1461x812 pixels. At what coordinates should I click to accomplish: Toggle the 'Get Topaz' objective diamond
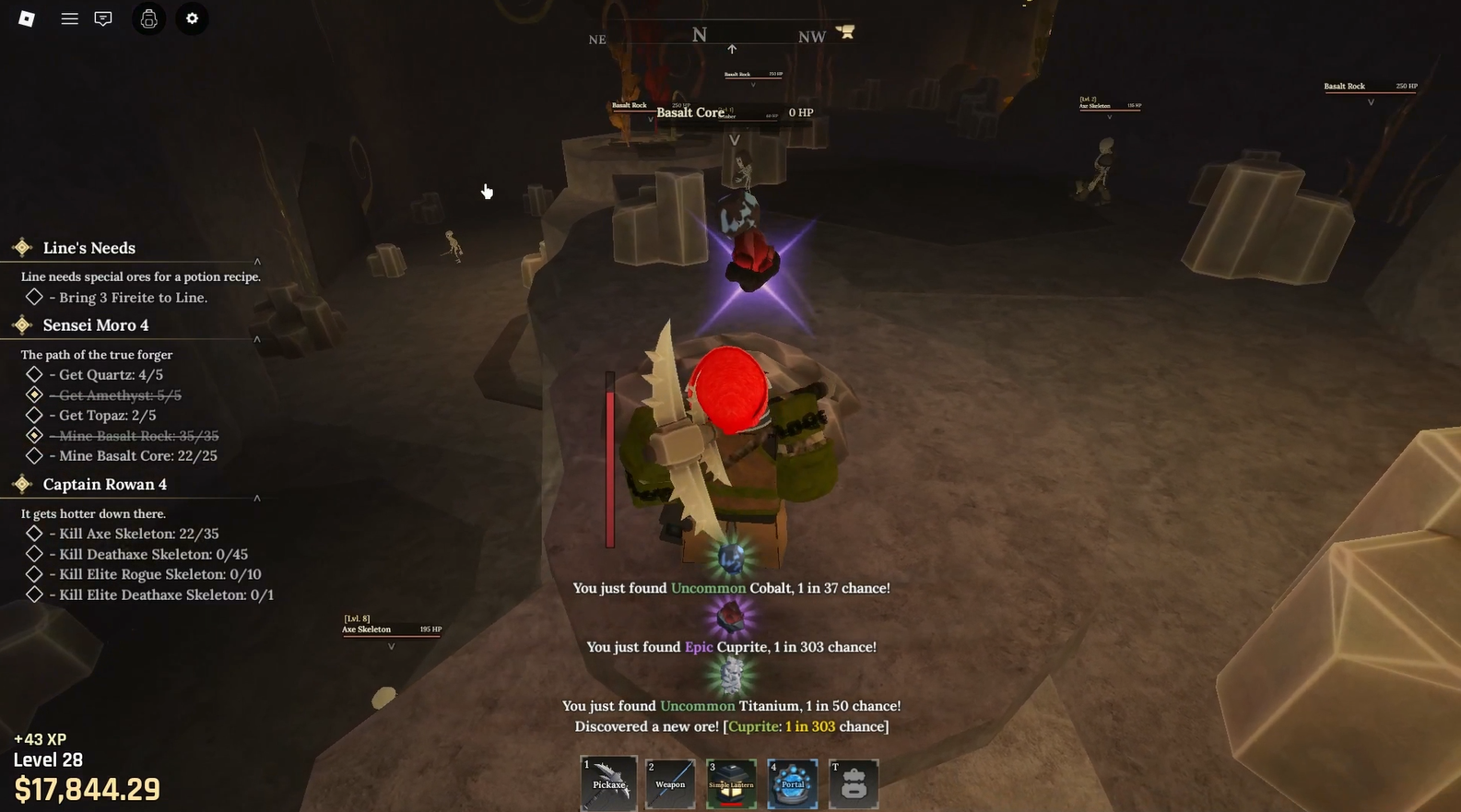point(34,415)
